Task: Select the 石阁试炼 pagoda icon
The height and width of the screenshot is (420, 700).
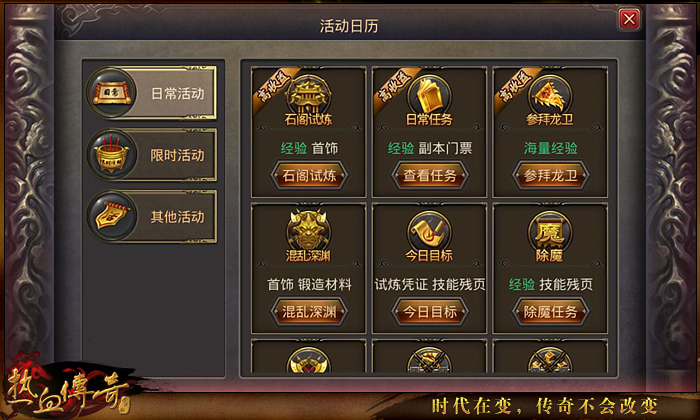Action: point(309,96)
